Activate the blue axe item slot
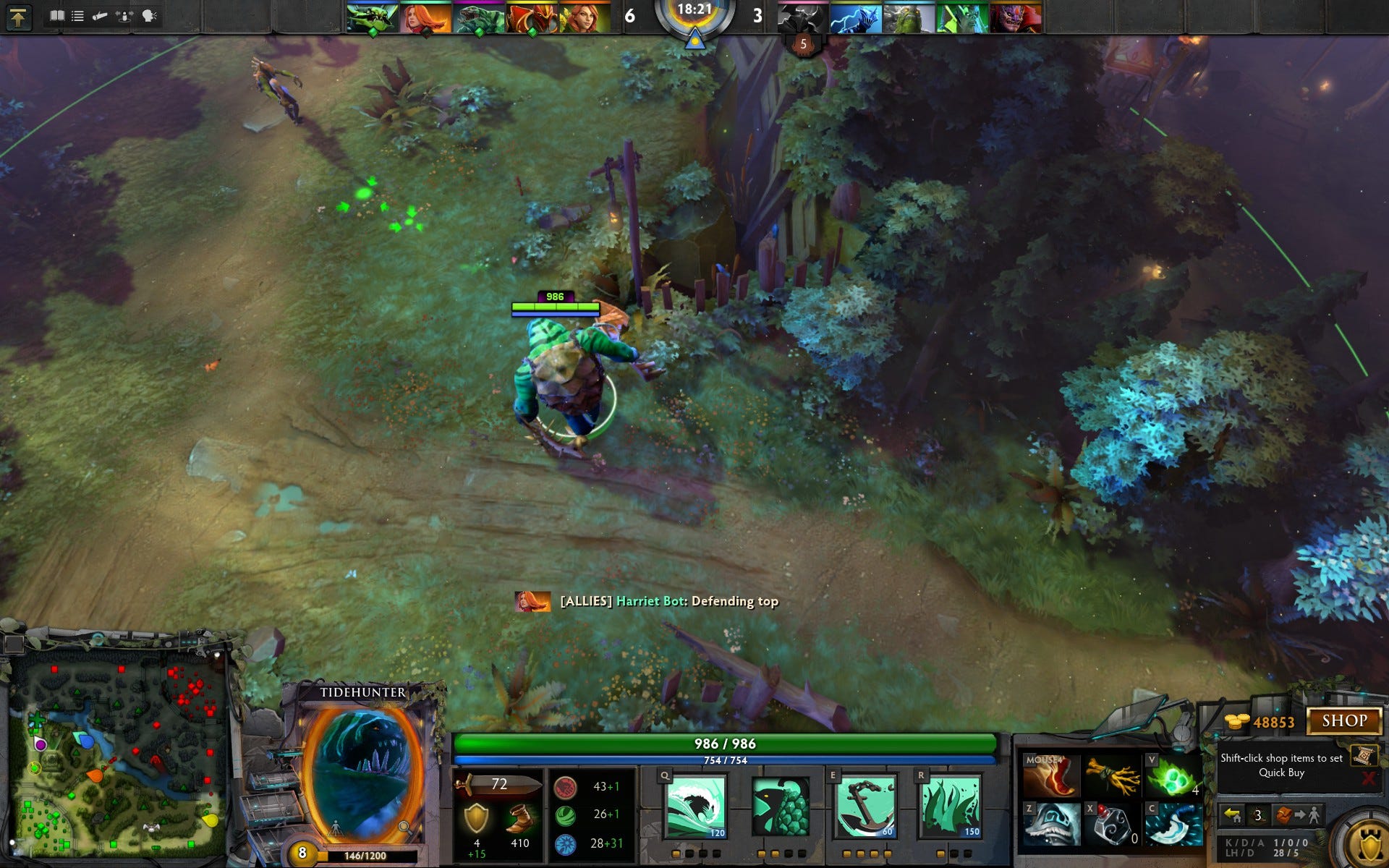 [x=1172, y=824]
